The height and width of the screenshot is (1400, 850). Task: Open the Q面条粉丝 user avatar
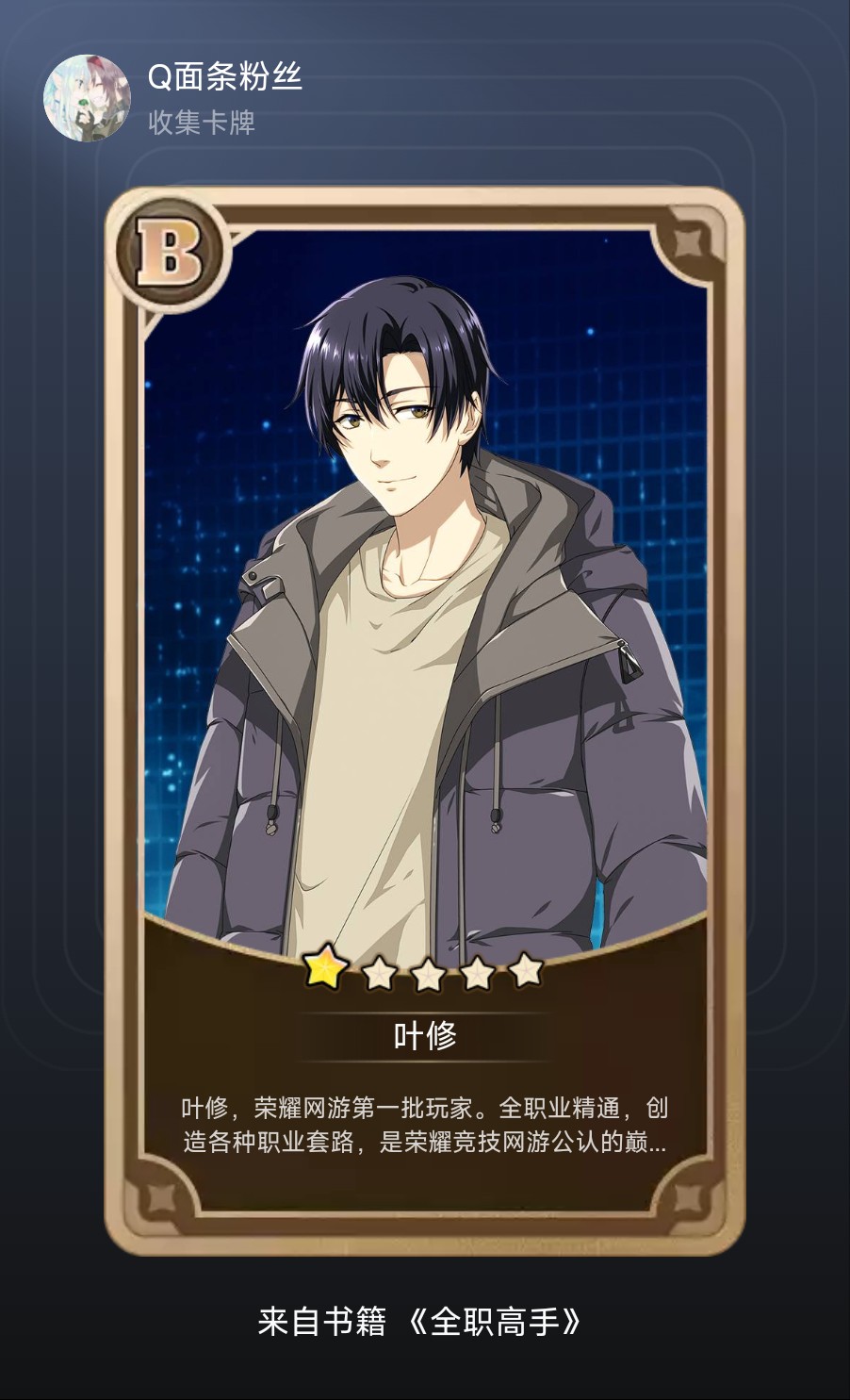tap(87, 98)
